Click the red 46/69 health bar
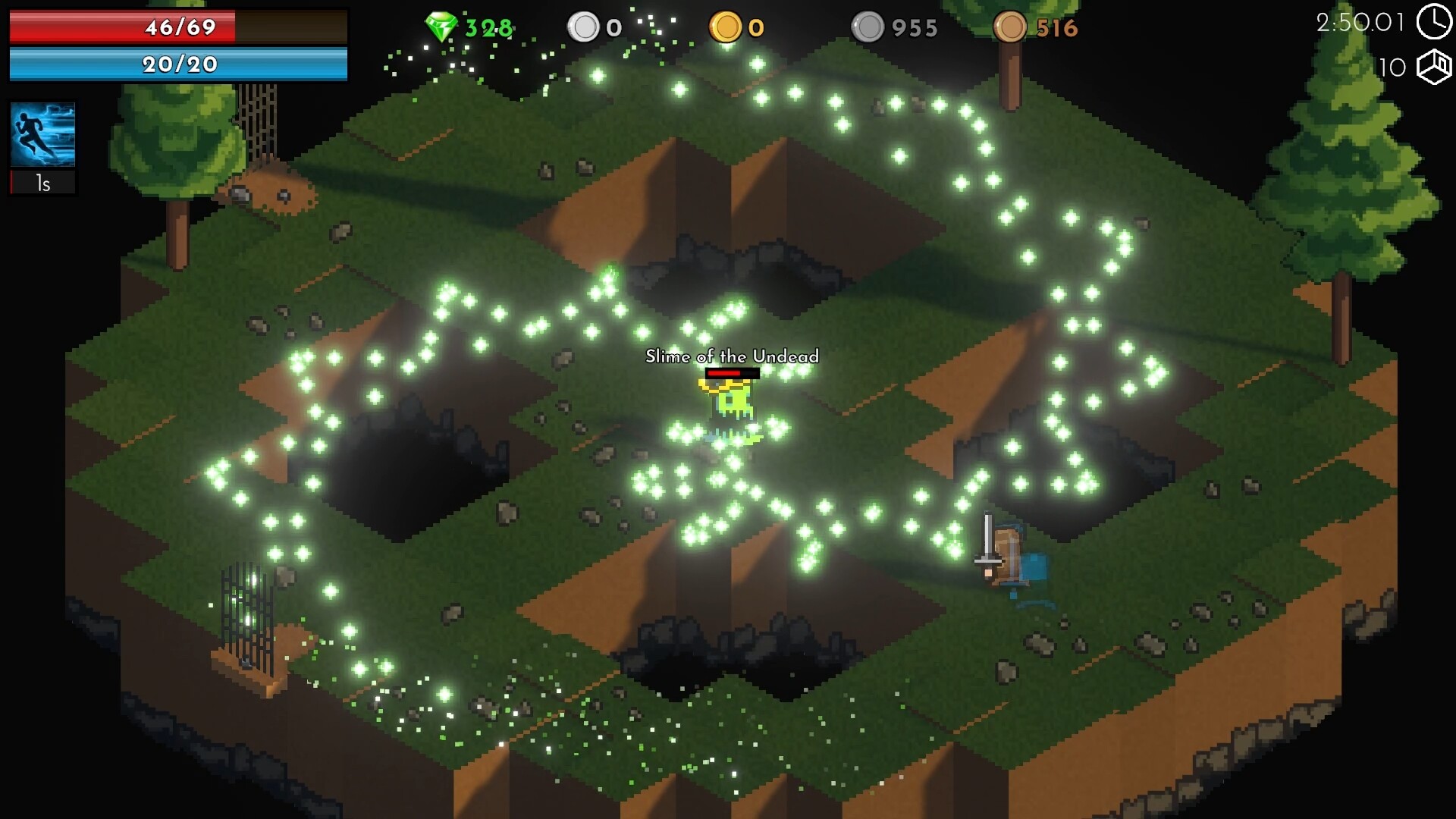Viewport: 1456px width, 819px height. [x=178, y=27]
